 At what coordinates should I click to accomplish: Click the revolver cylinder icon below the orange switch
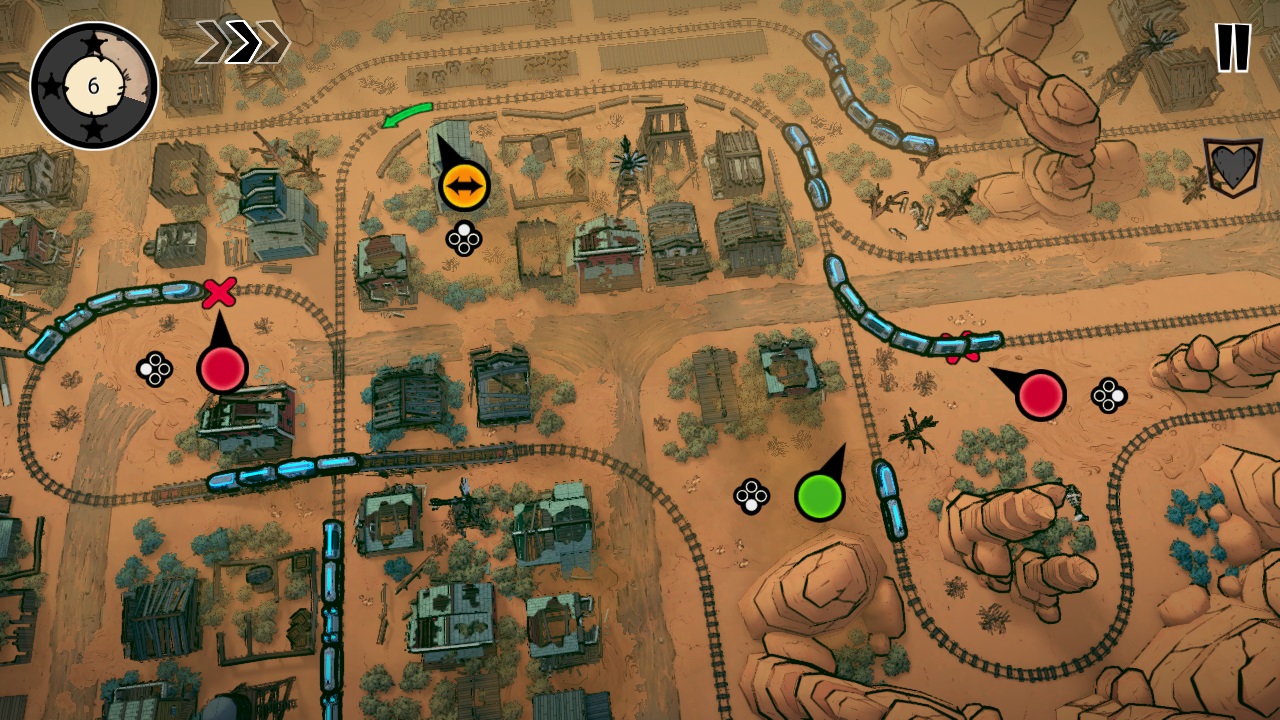click(462, 239)
